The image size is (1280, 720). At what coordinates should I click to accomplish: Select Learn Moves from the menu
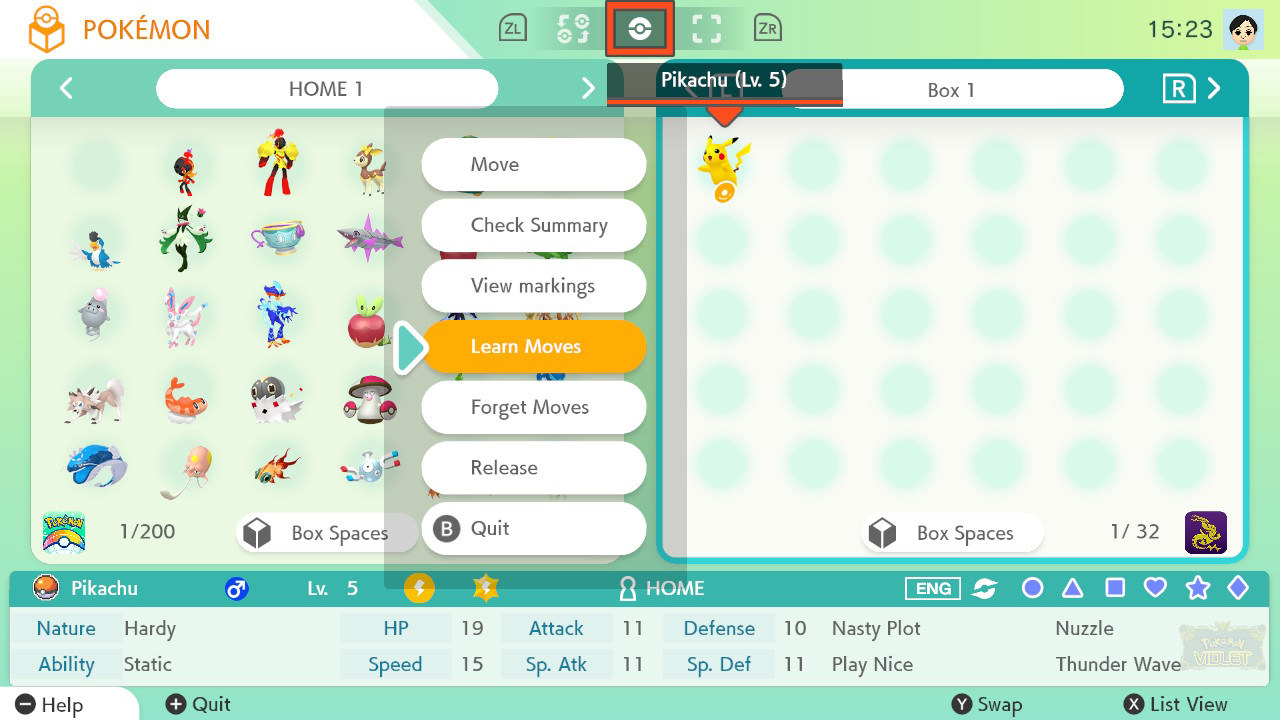point(533,346)
